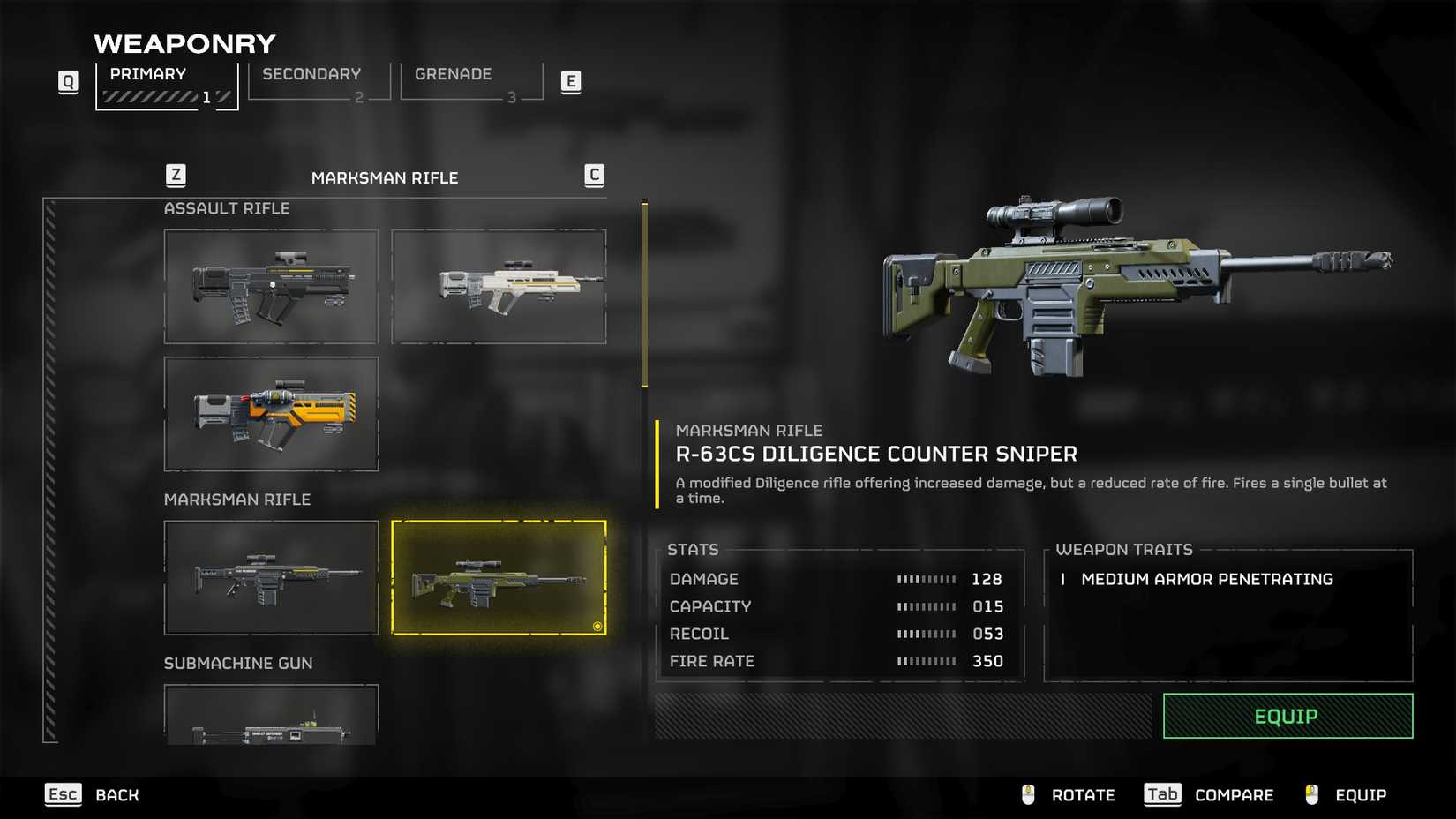Select the orange assault rifle thumbnail
Image resolution: width=1456 pixels, height=819 pixels.
271,413
